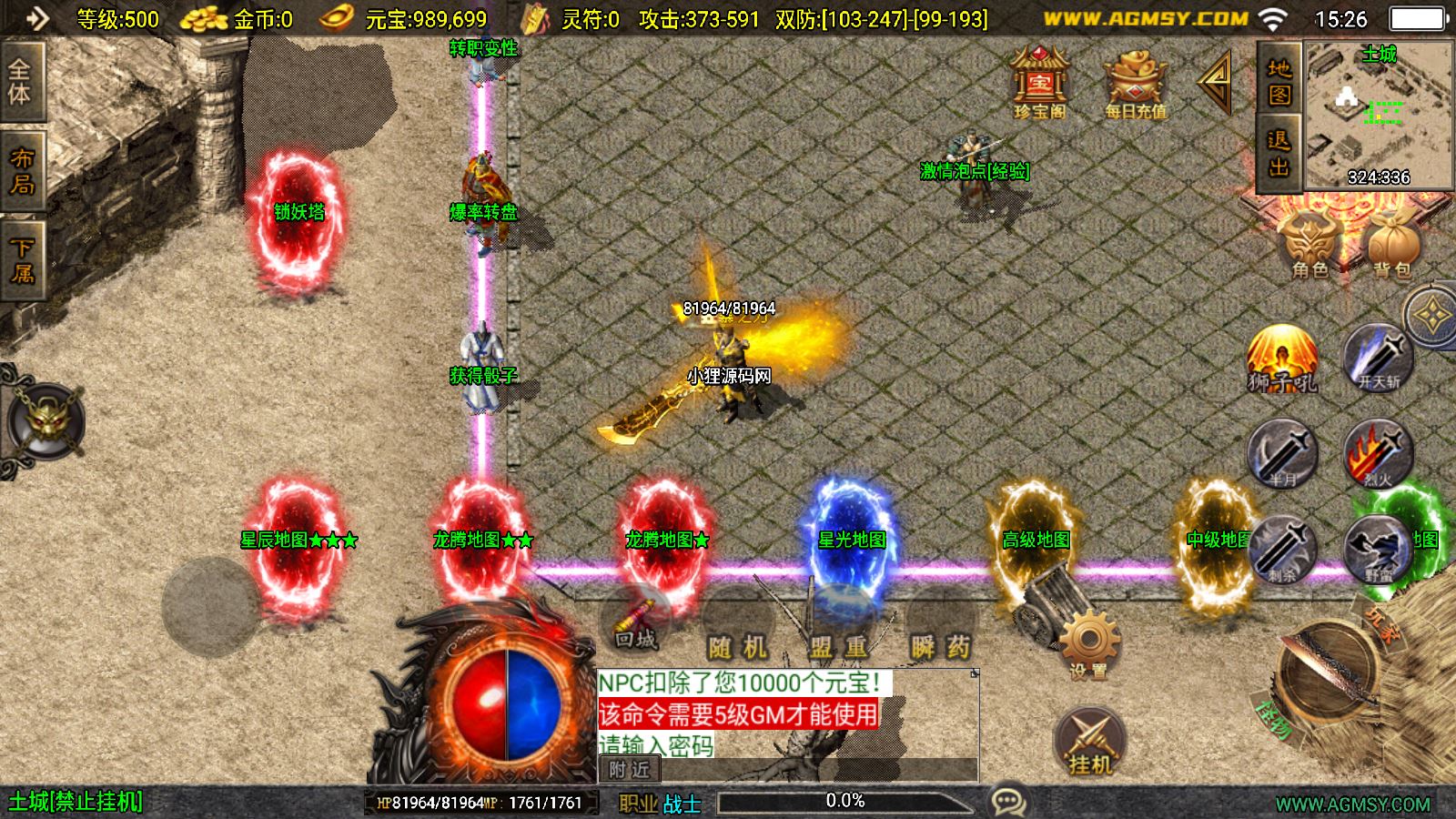
Task: Use the 刺杀 skill
Action: coord(1282,549)
